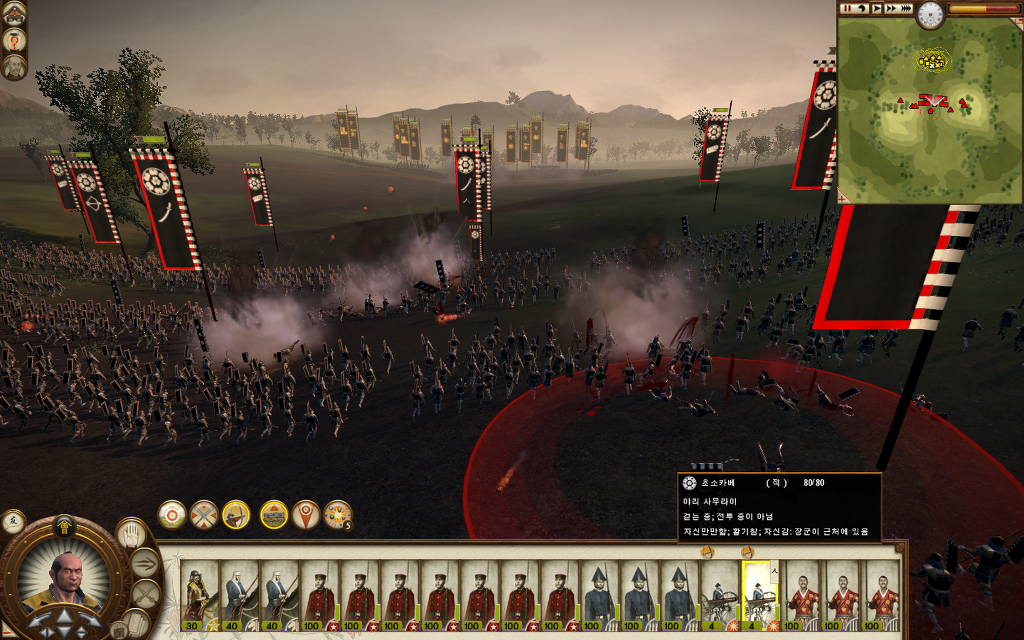Activate the archer skirmish ability icon
The image size is (1024, 640).
(x=236, y=514)
